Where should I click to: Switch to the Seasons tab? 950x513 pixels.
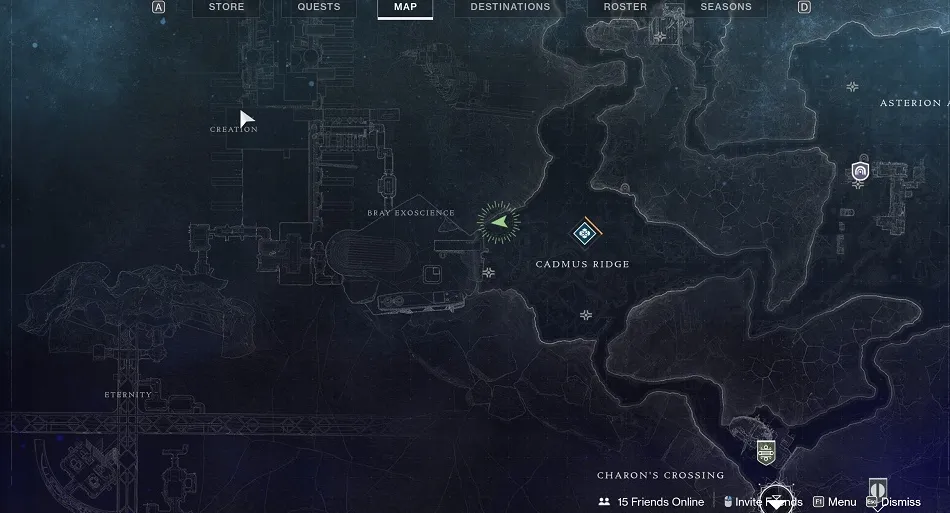point(726,7)
